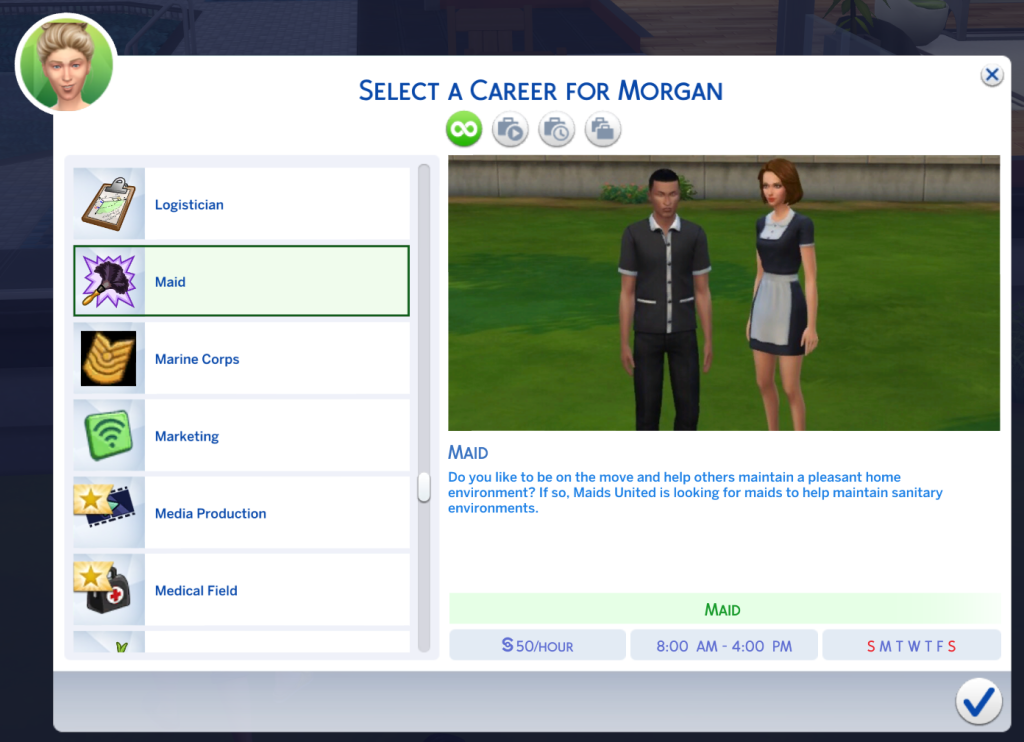The width and height of the screenshot is (1024, 742).
Task: Pick Marine Corps from the career list
Action: pos(241,359)
